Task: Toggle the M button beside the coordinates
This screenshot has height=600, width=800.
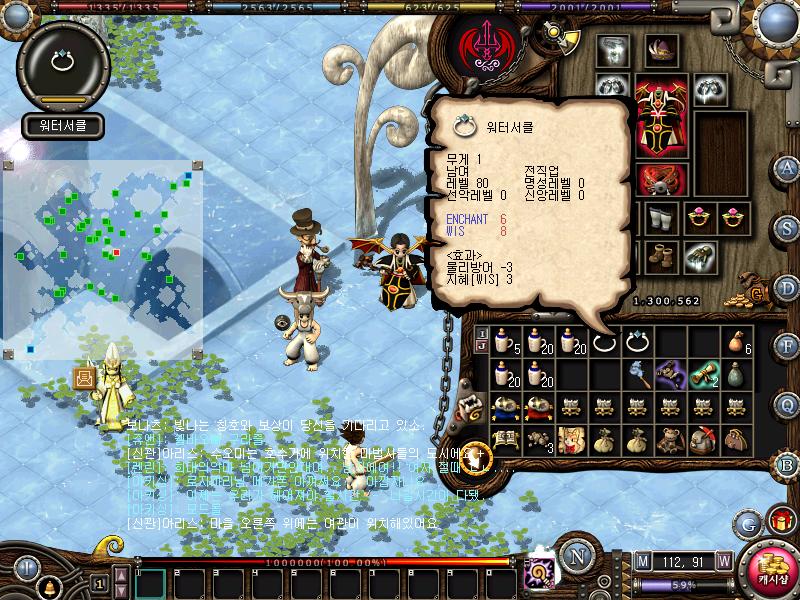Action: (642, 560)
